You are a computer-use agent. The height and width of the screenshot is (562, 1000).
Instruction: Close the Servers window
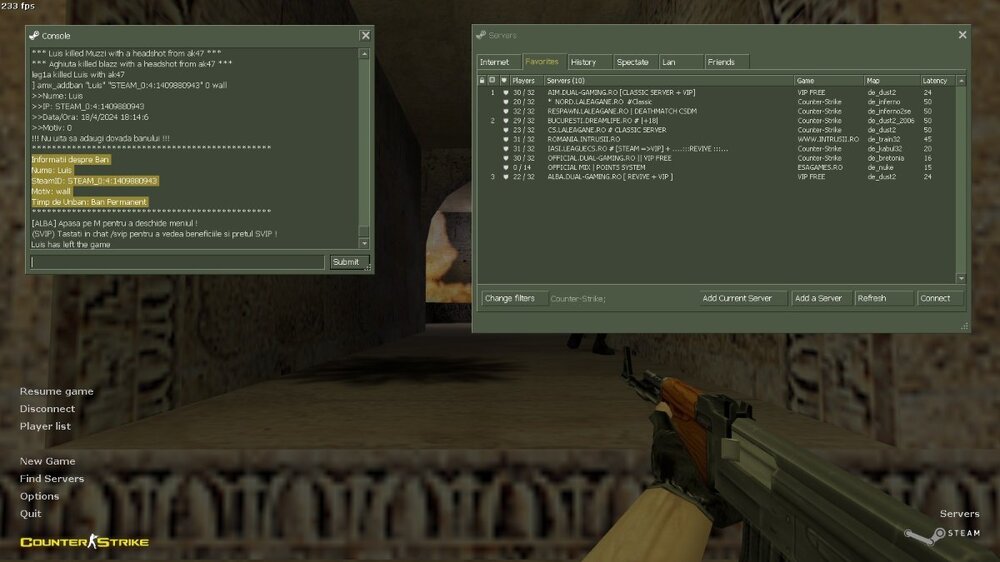962,34
